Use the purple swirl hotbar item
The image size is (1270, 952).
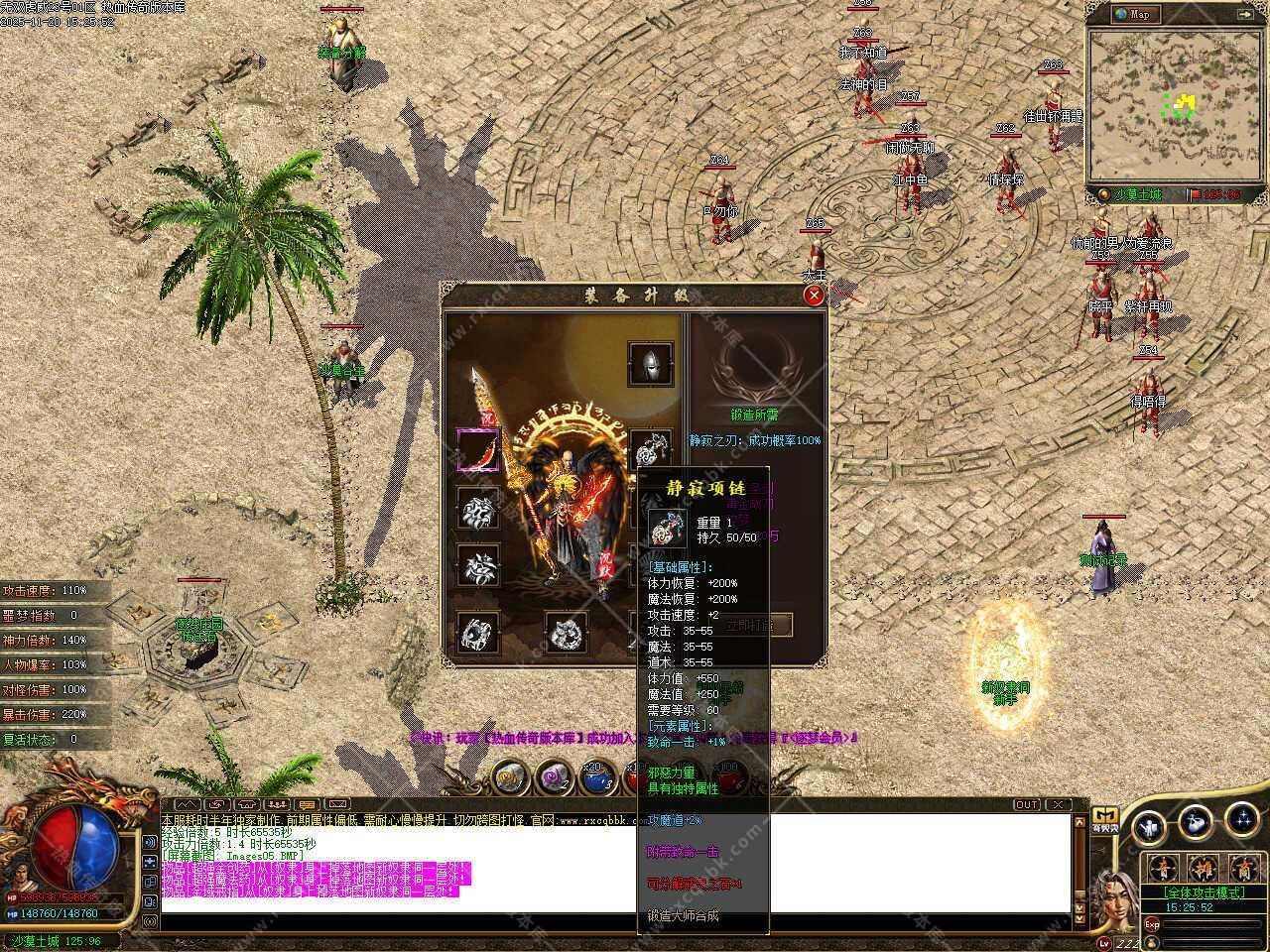553,778
